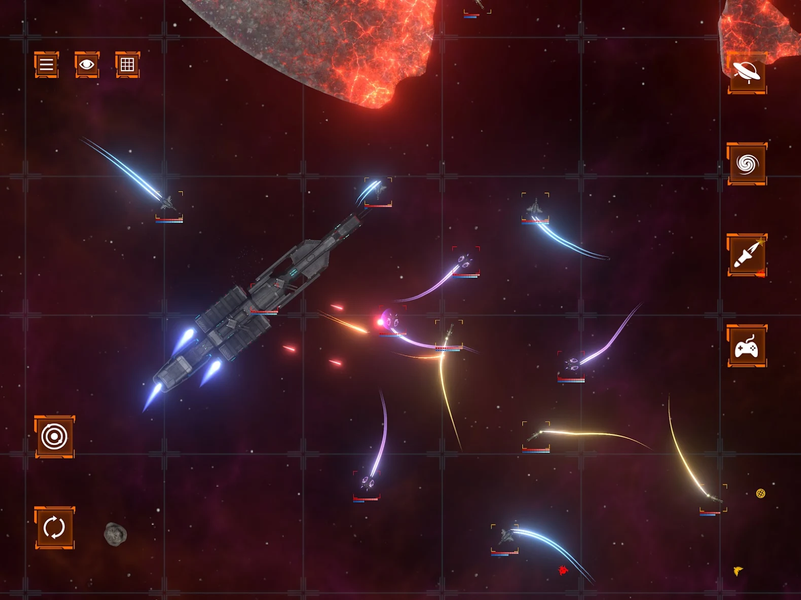
Task: Select the spiral galaxy button
Action: pos(746,163)
